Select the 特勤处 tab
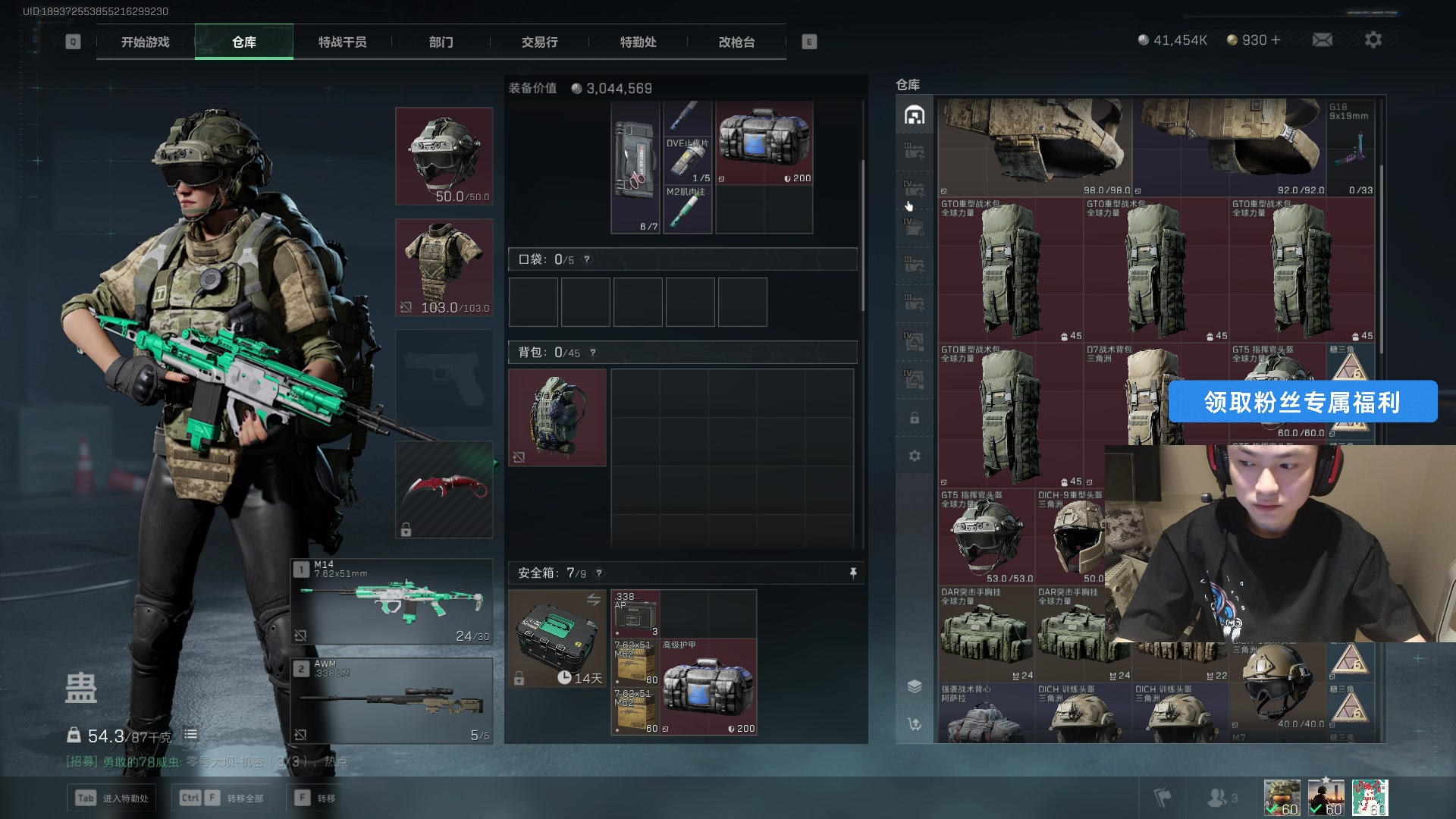The width and height of the screenshot is (1456, 819). click(638, 42)
